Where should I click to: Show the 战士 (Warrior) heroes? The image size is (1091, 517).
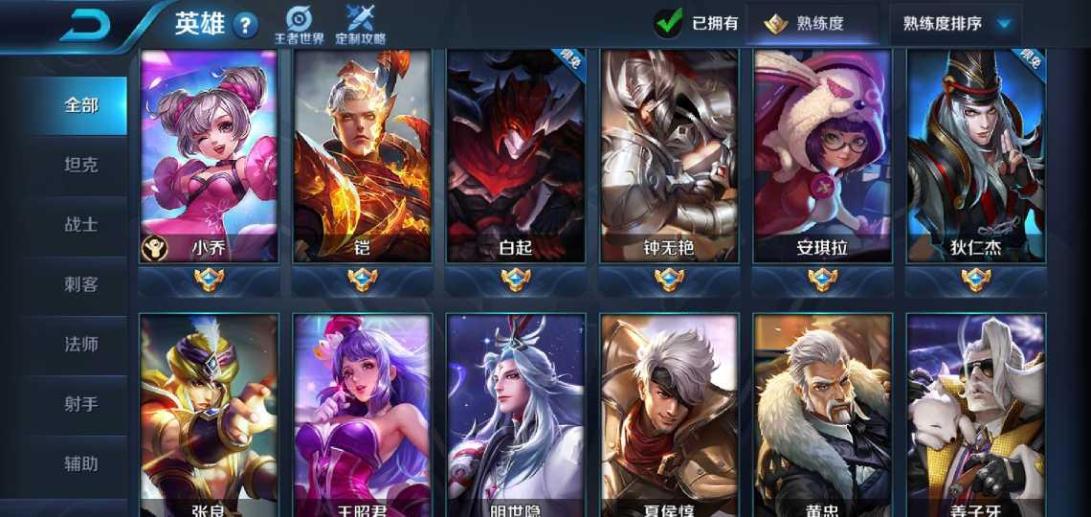tap(81, 225)
